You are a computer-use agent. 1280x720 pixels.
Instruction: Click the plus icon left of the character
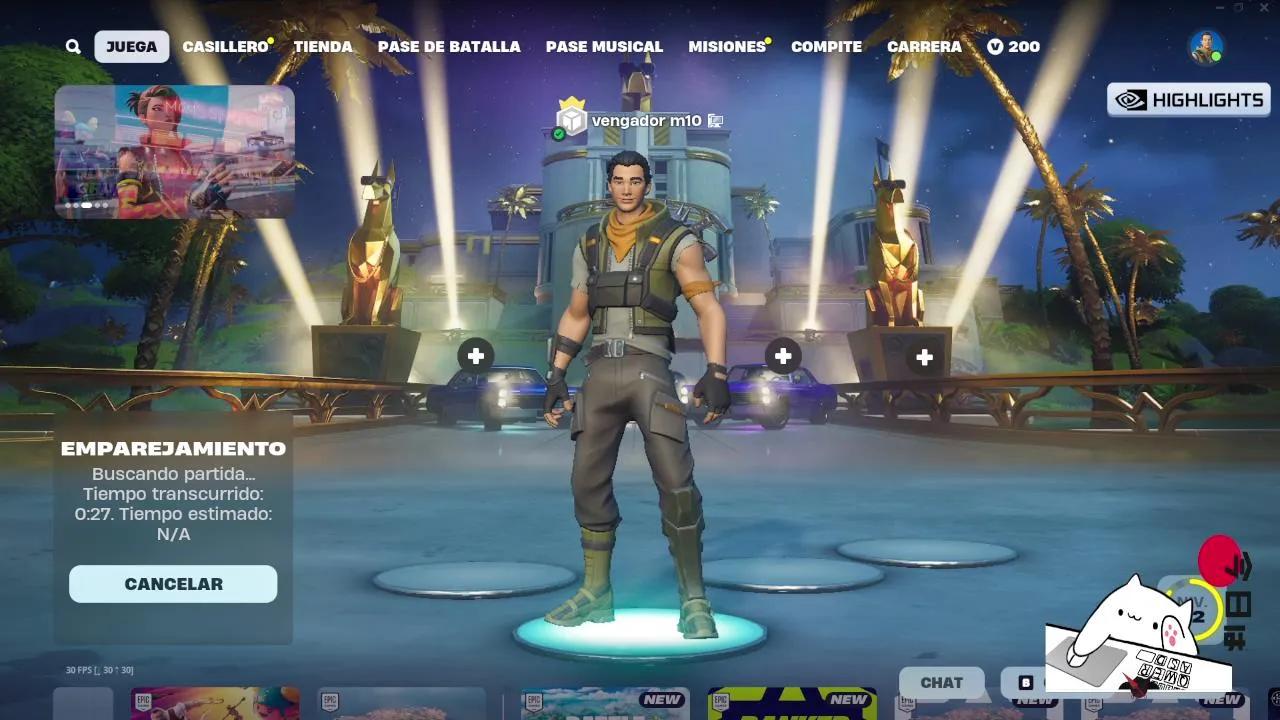[475, 355]
